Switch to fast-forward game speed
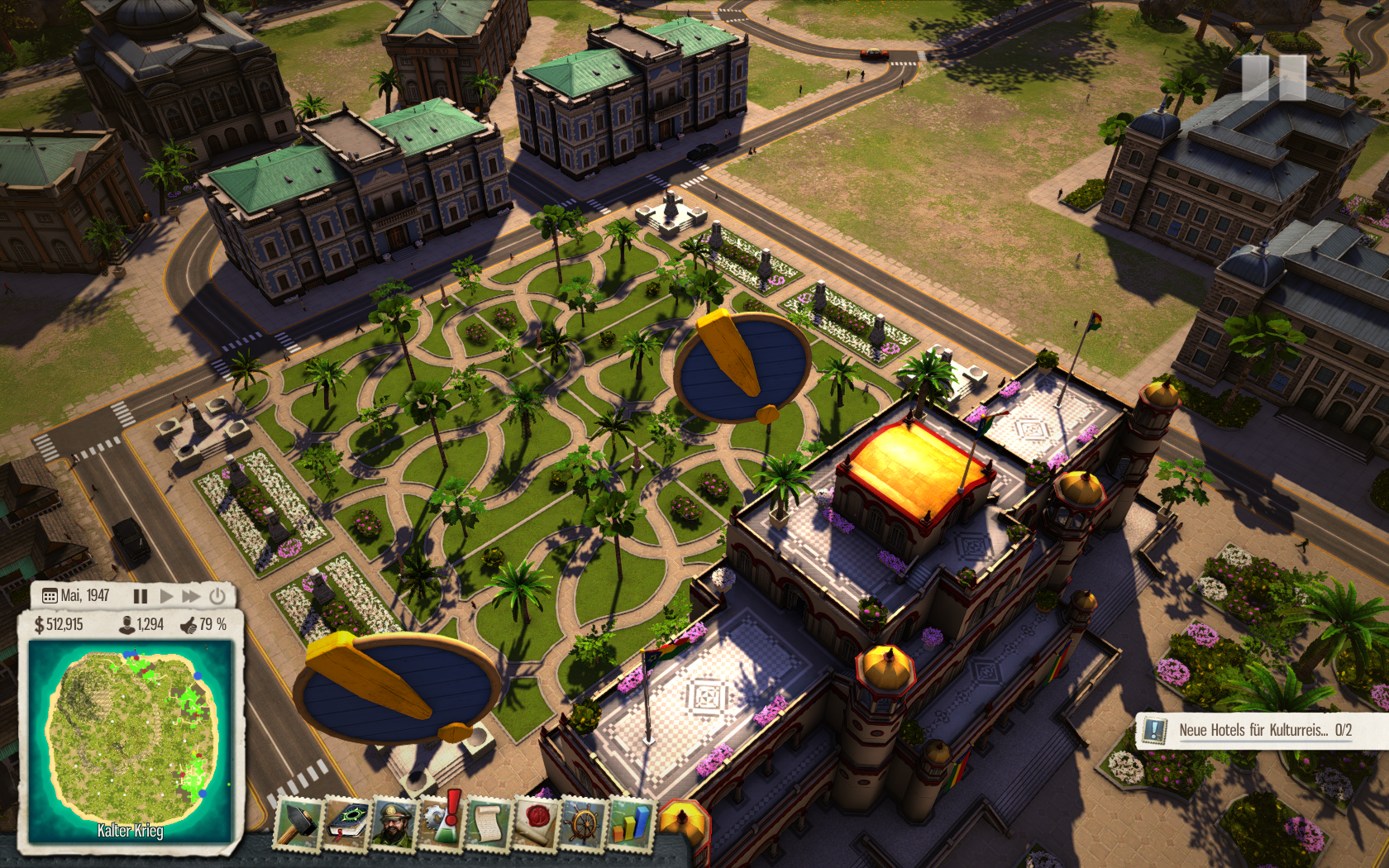Viewport: 1389px width, 868px height. [191, 596]
